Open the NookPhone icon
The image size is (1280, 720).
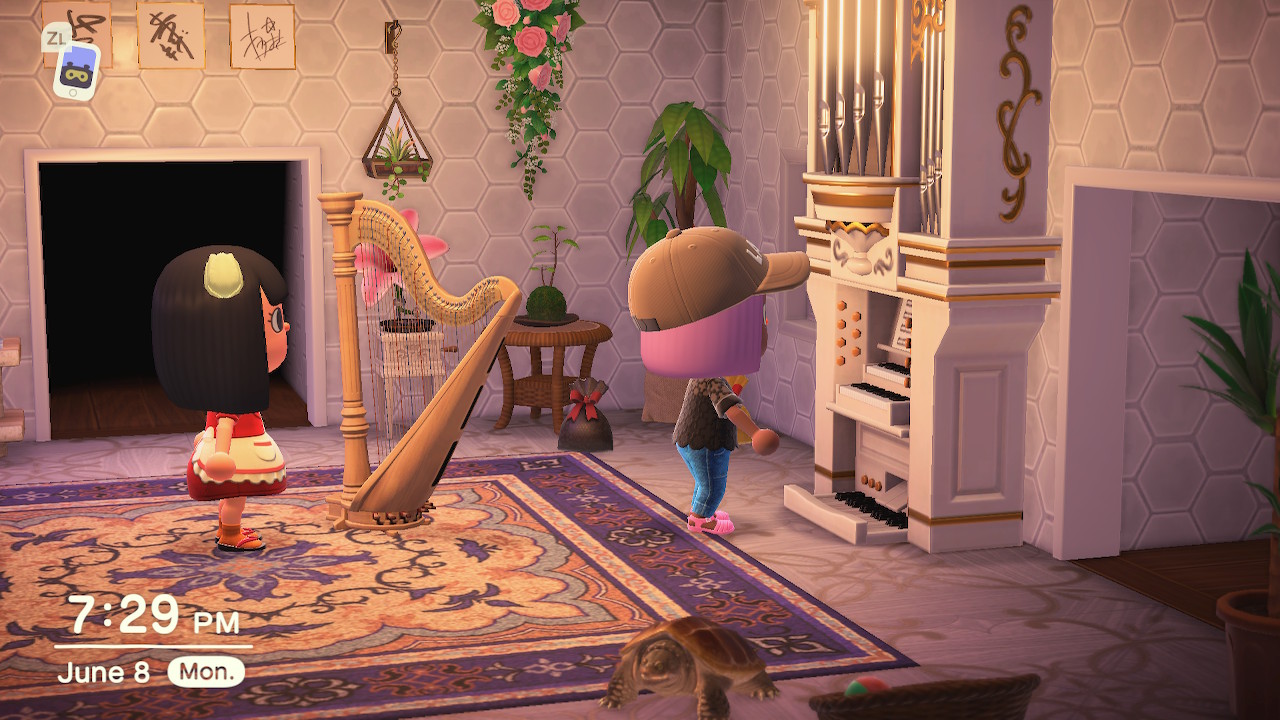pyautogui.click(x=76, y=70)
